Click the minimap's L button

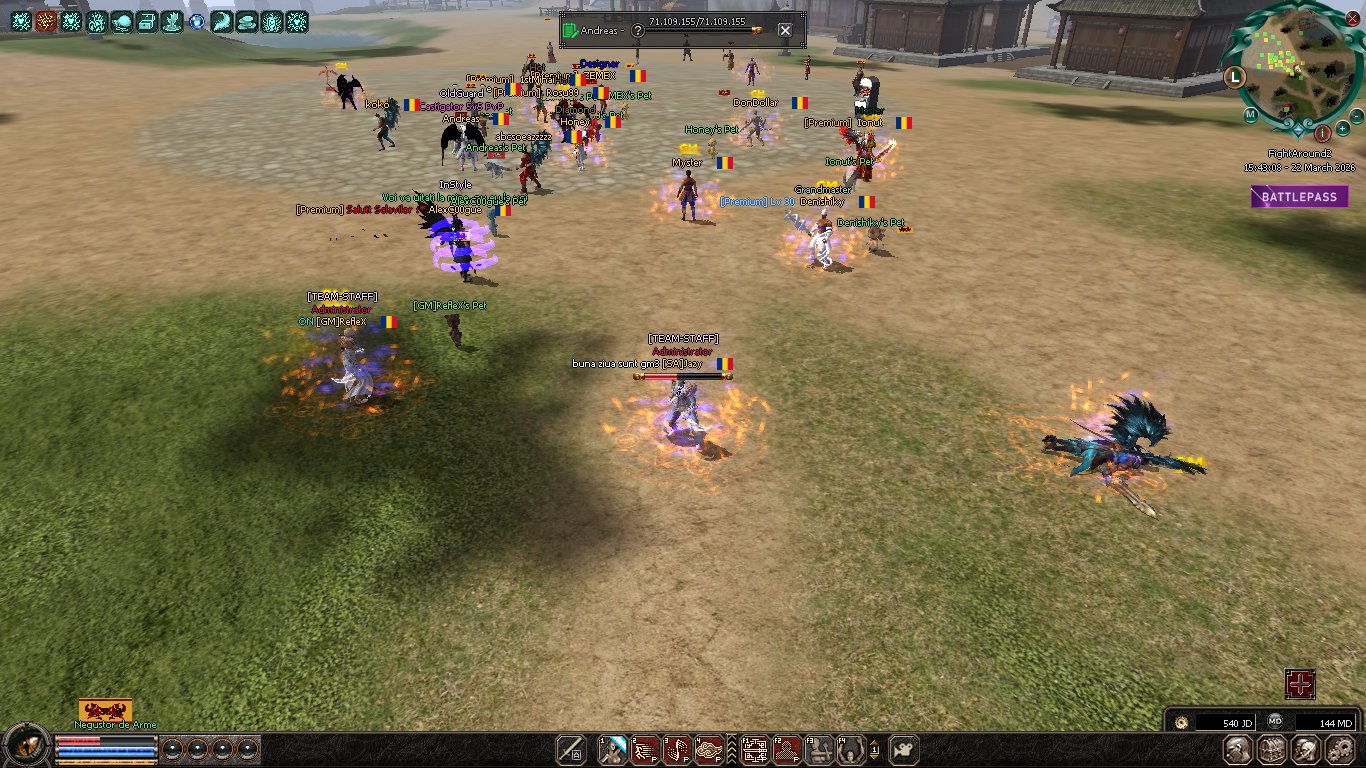click(x=1236, y=75)
